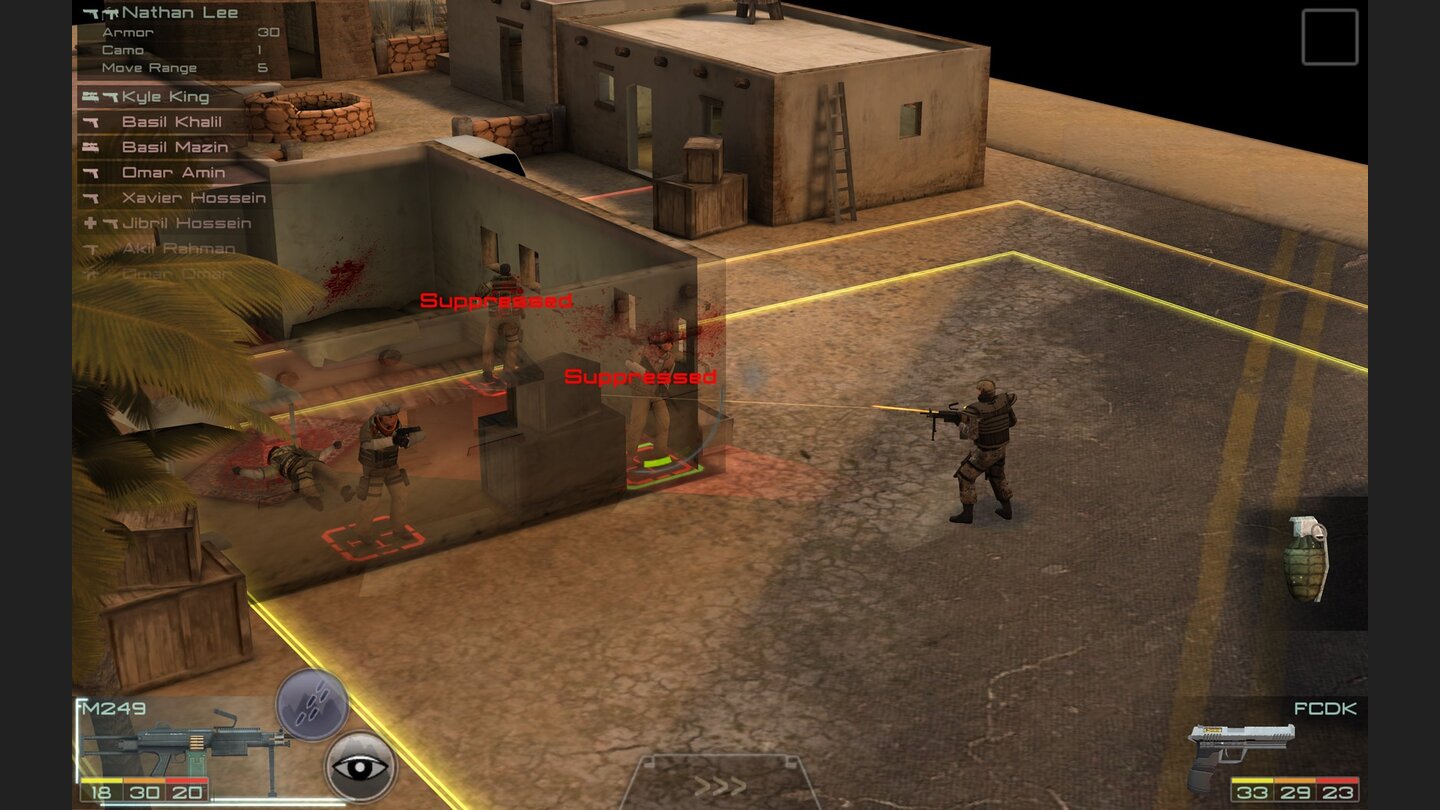Expand Xavier Hossein's roster entry
Screen dimensions: 1440x810
click(195, 198)
